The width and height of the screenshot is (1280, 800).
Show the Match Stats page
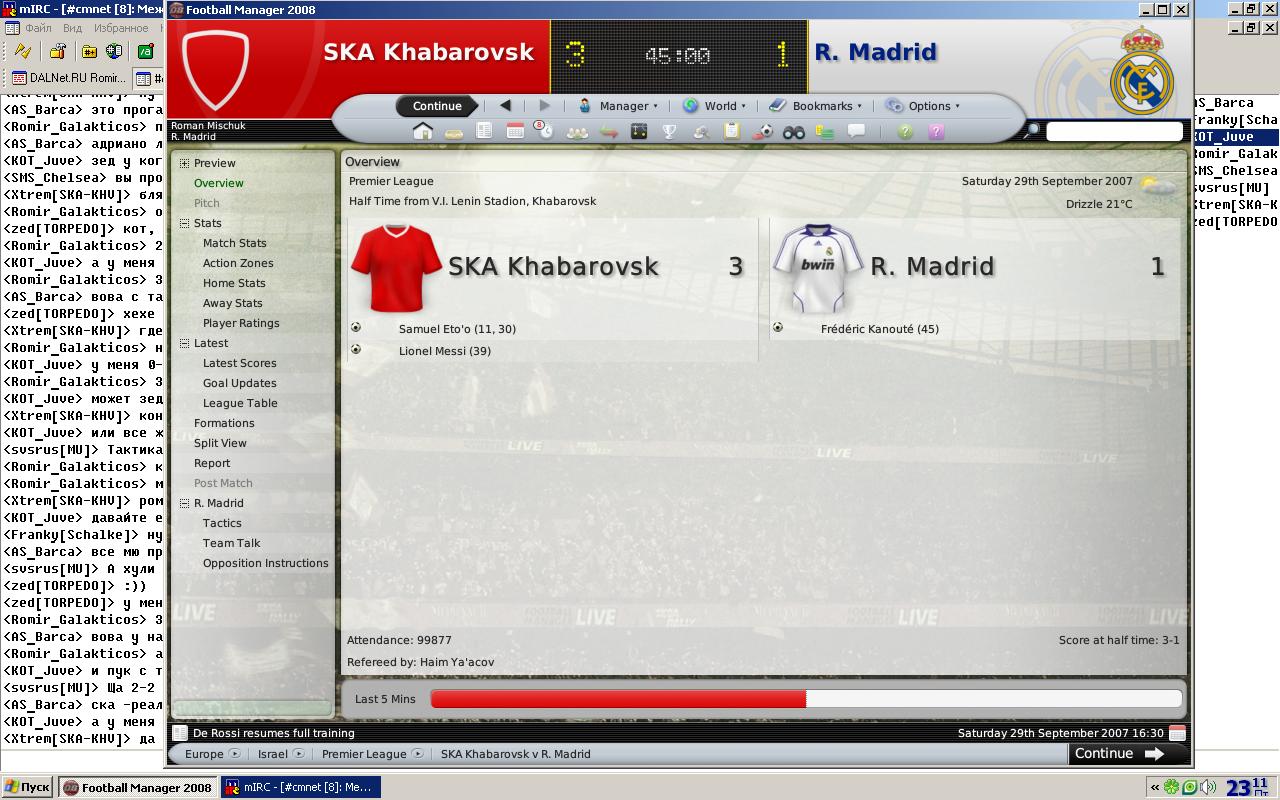coord(234,243)
